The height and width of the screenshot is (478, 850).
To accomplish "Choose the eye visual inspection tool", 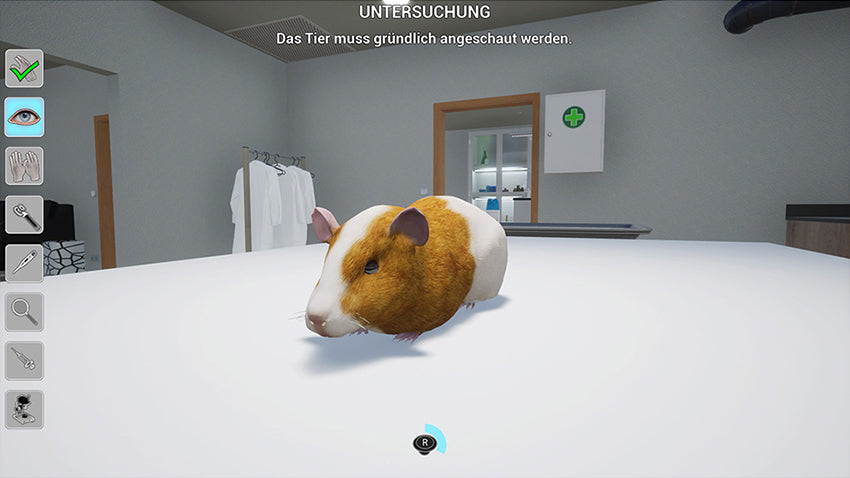I will click(x=24, y=117).
